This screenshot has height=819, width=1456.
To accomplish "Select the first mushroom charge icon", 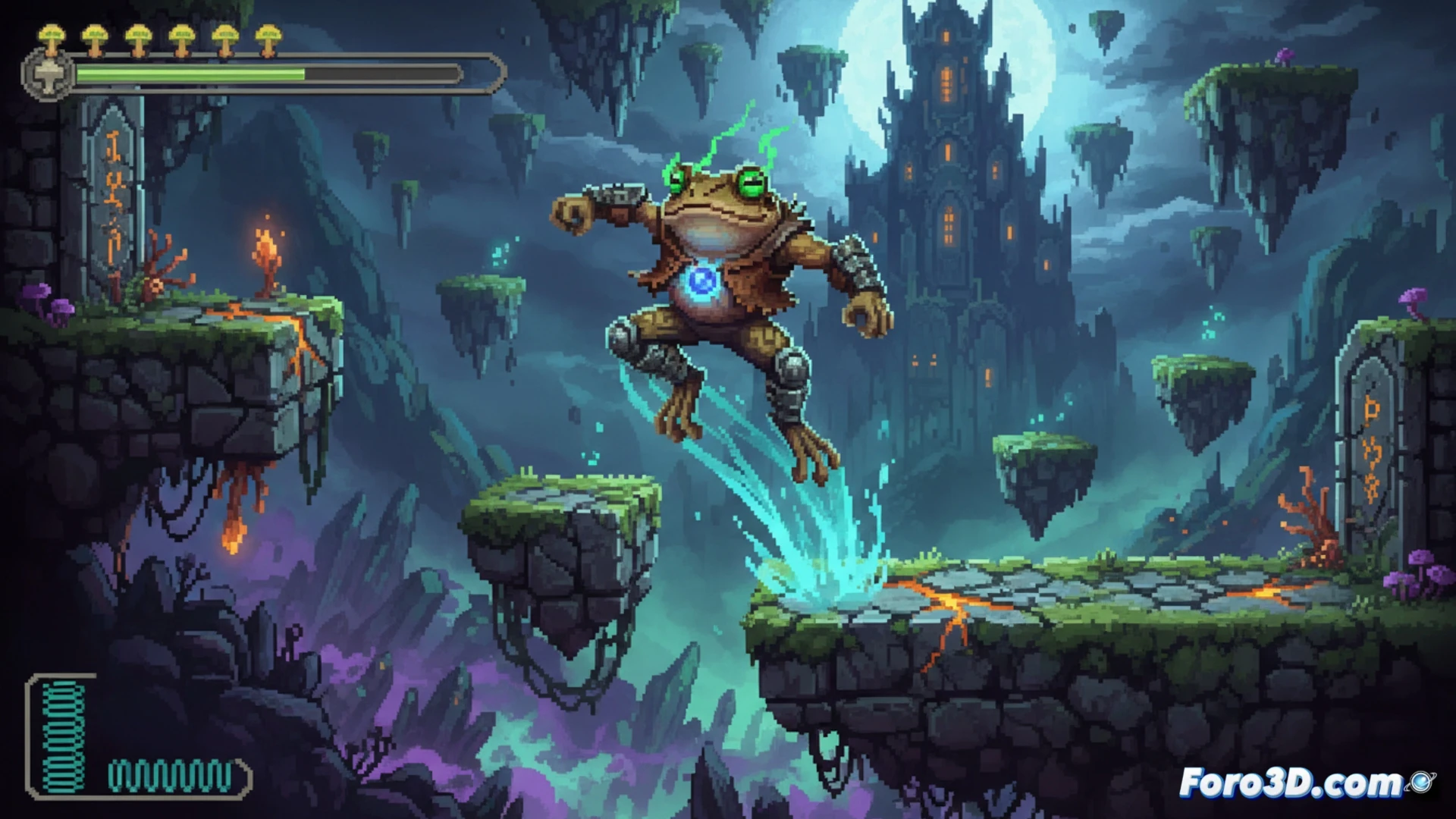I will 52,34.
